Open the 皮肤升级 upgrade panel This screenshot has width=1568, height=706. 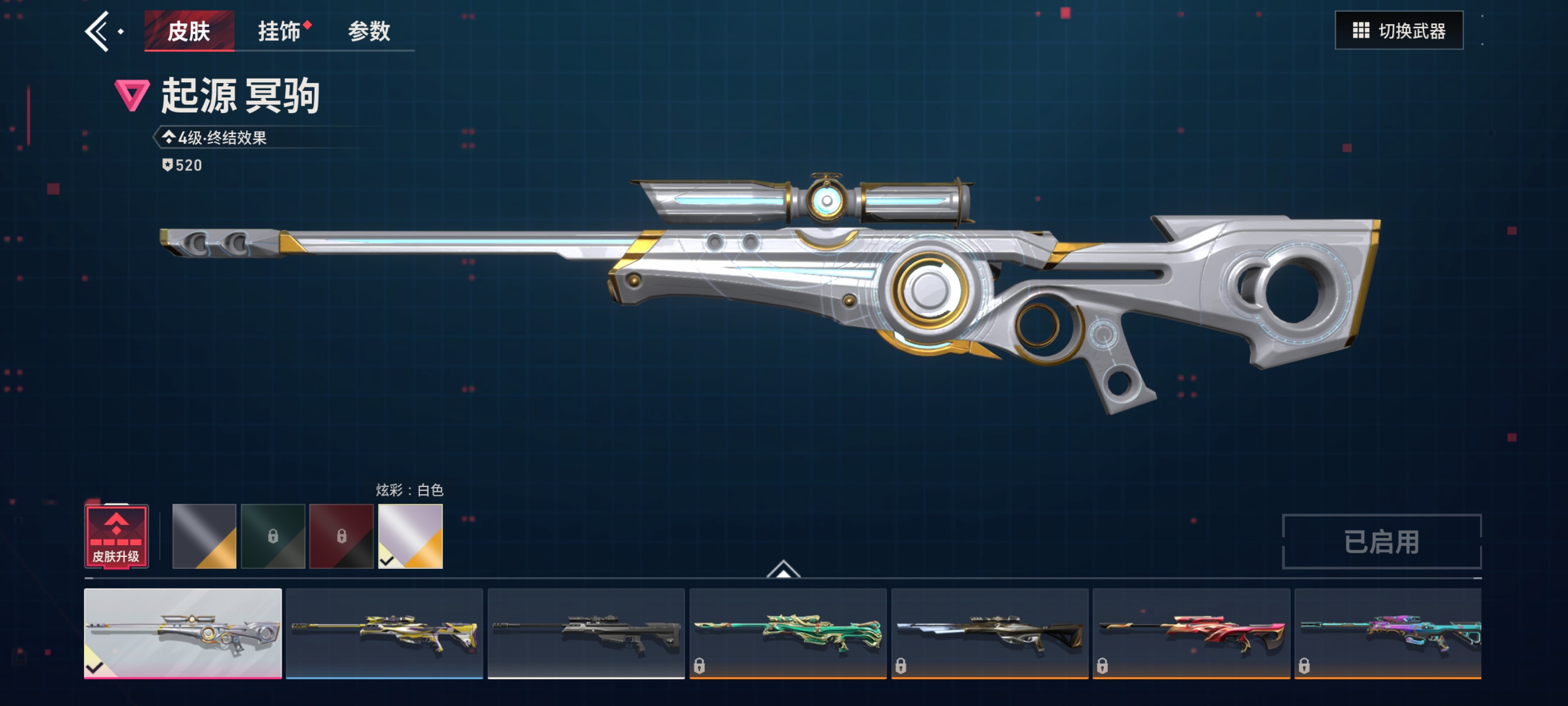point(116,537)
